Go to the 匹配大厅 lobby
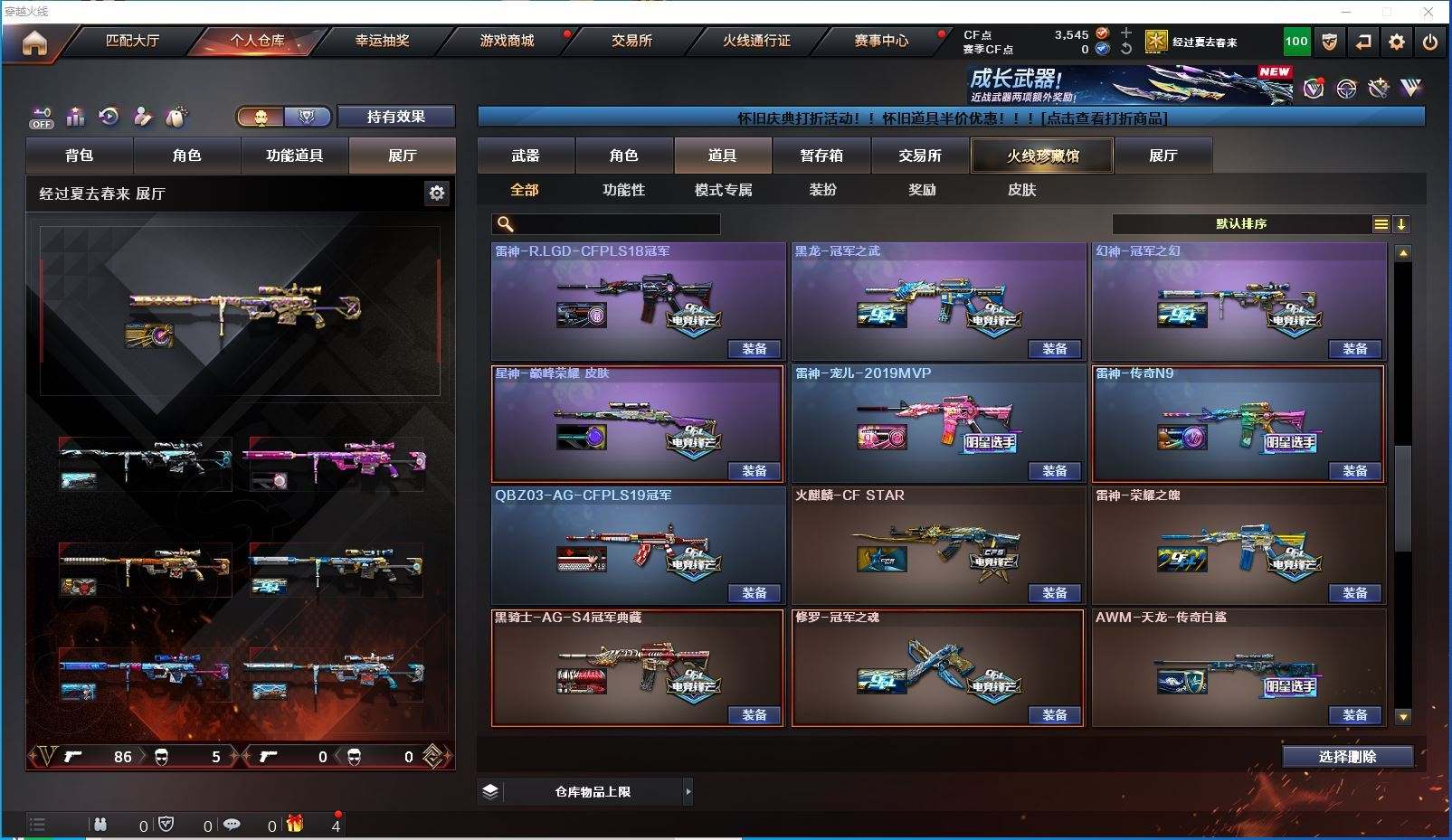1452x840 pixels. pos(132,41)
